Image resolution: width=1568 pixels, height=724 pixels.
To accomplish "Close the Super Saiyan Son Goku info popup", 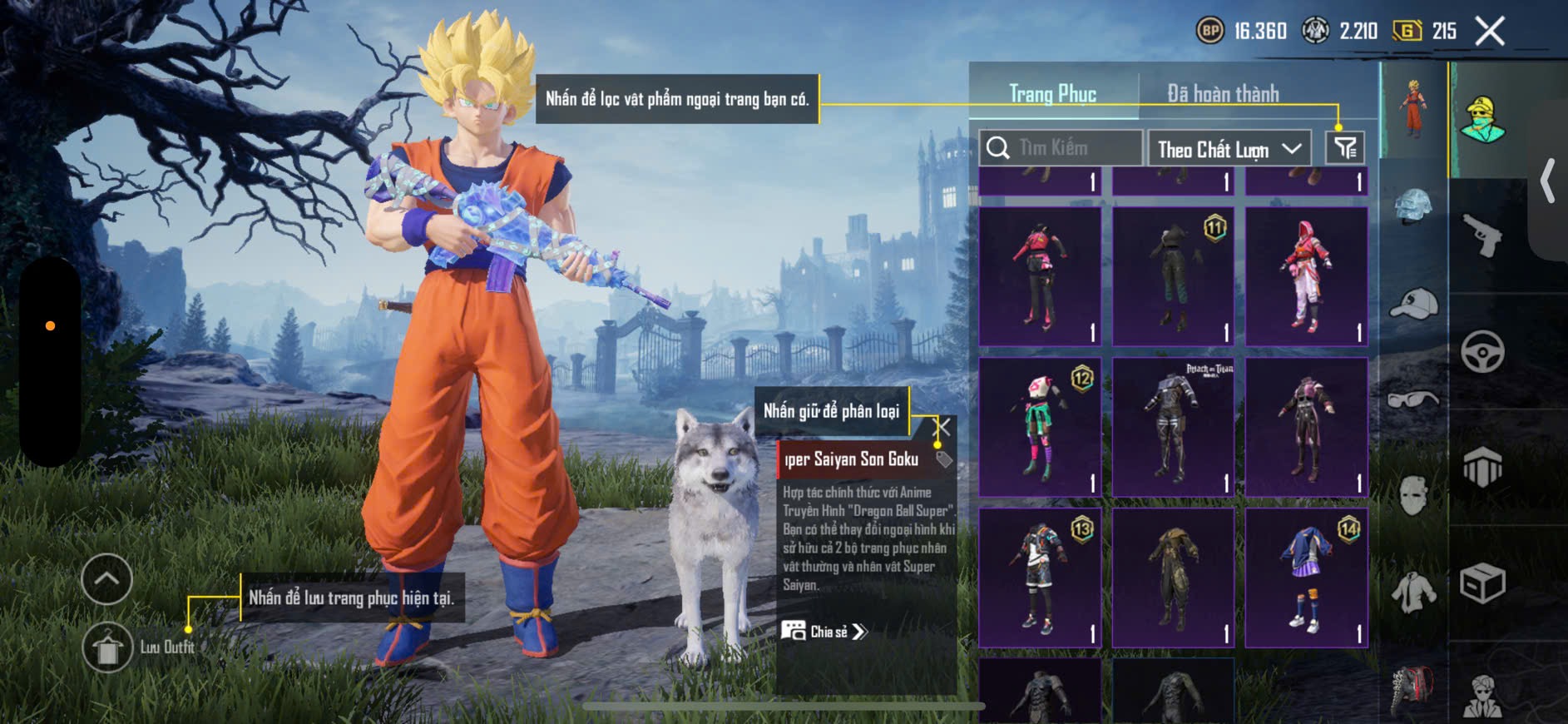I will [x=942, y=428].
